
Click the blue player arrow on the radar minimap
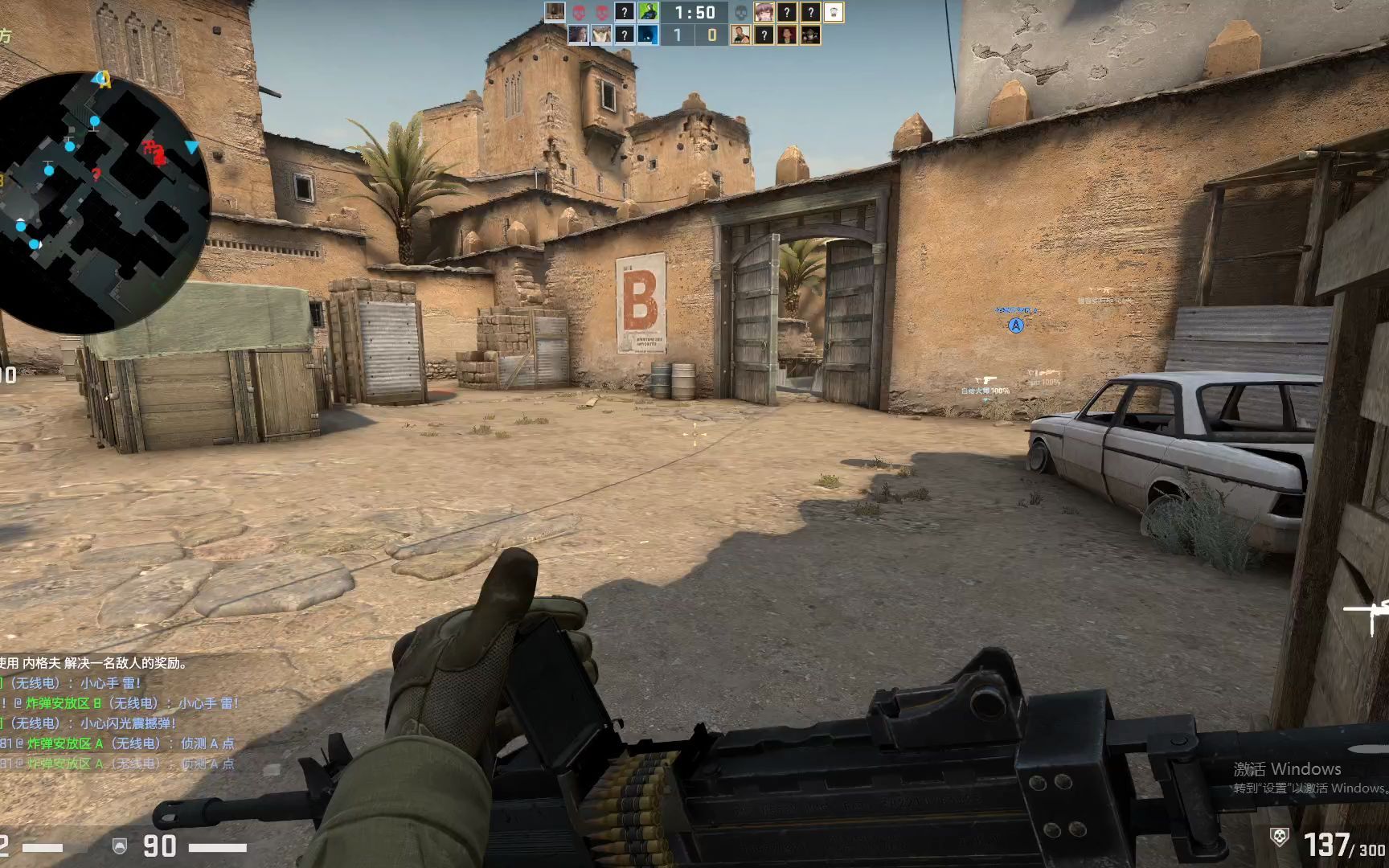pyautogui.click(x=191, y=148)
